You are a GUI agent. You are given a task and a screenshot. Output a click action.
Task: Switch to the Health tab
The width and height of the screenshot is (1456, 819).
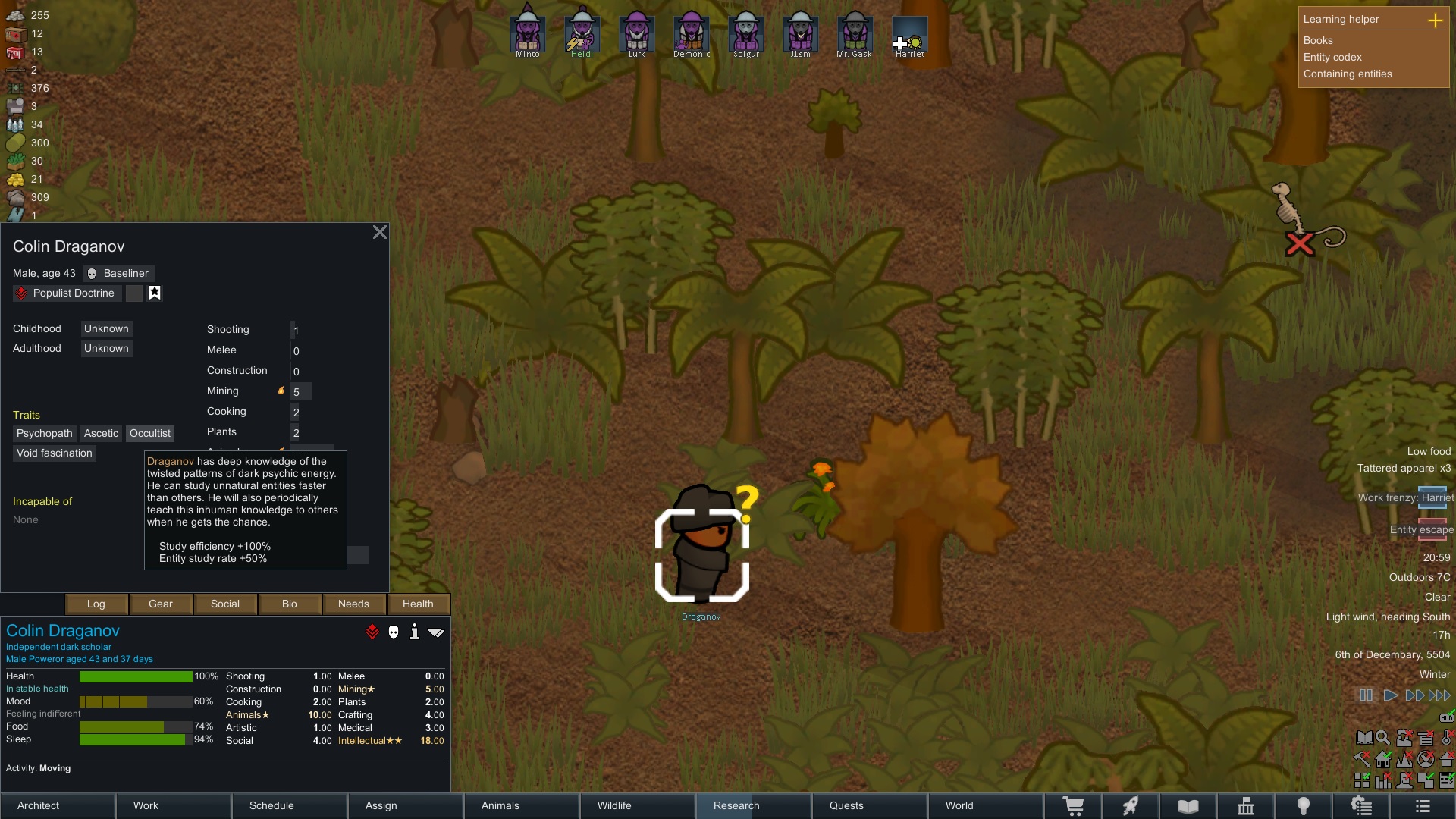418,604
